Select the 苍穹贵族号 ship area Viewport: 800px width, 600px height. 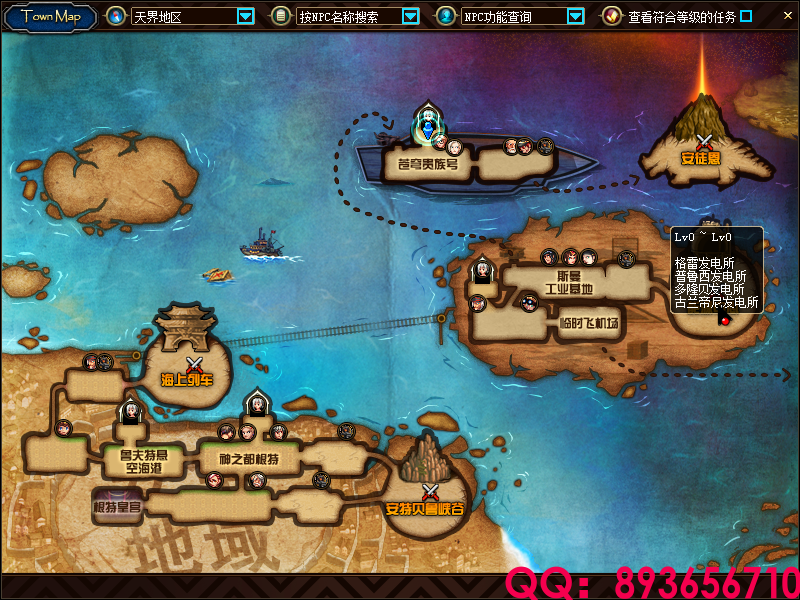click(x=428, y=164)
